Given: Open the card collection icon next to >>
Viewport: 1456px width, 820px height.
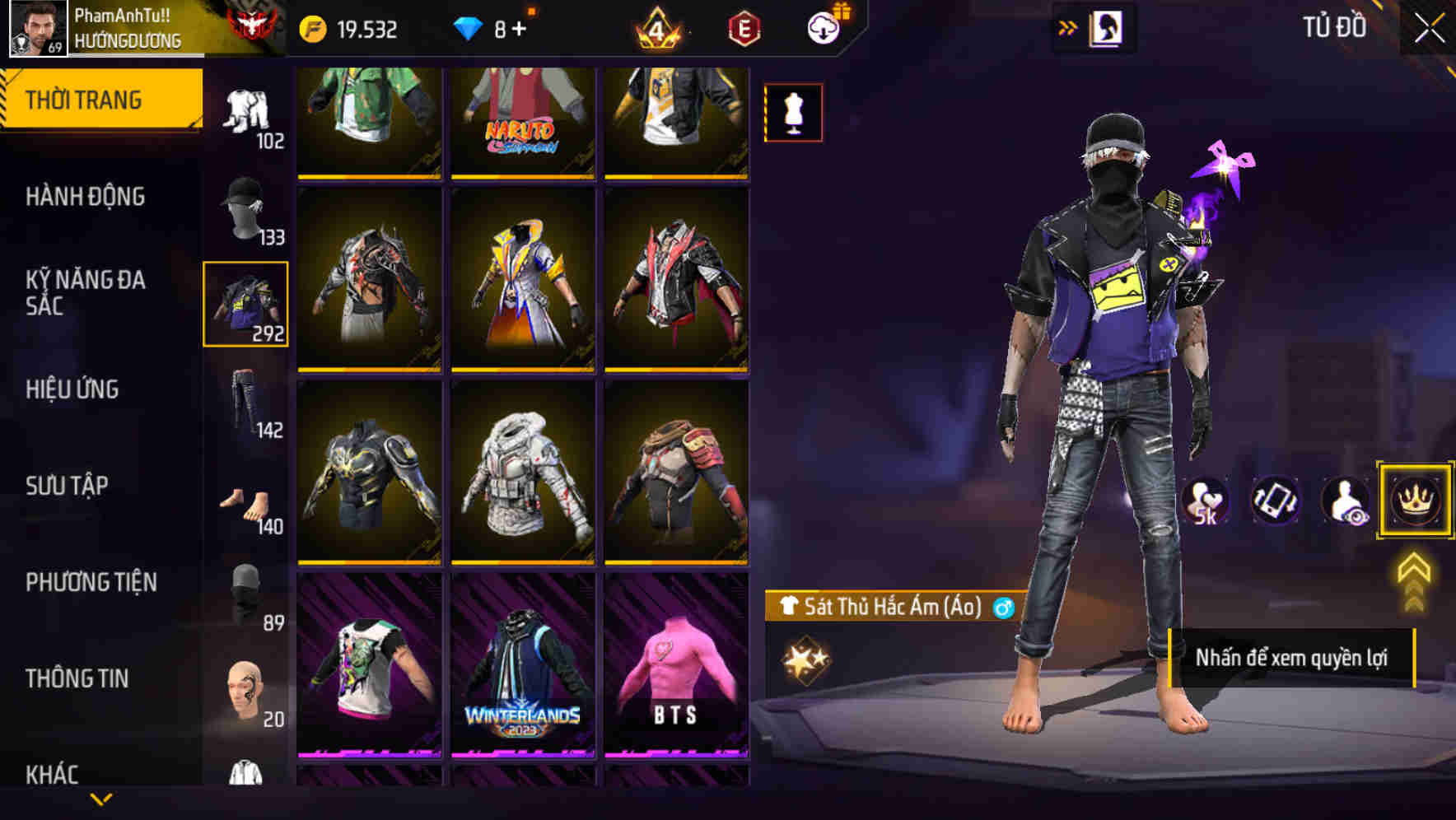Looking at the screenshot, I should click(x=1108, y=27).
